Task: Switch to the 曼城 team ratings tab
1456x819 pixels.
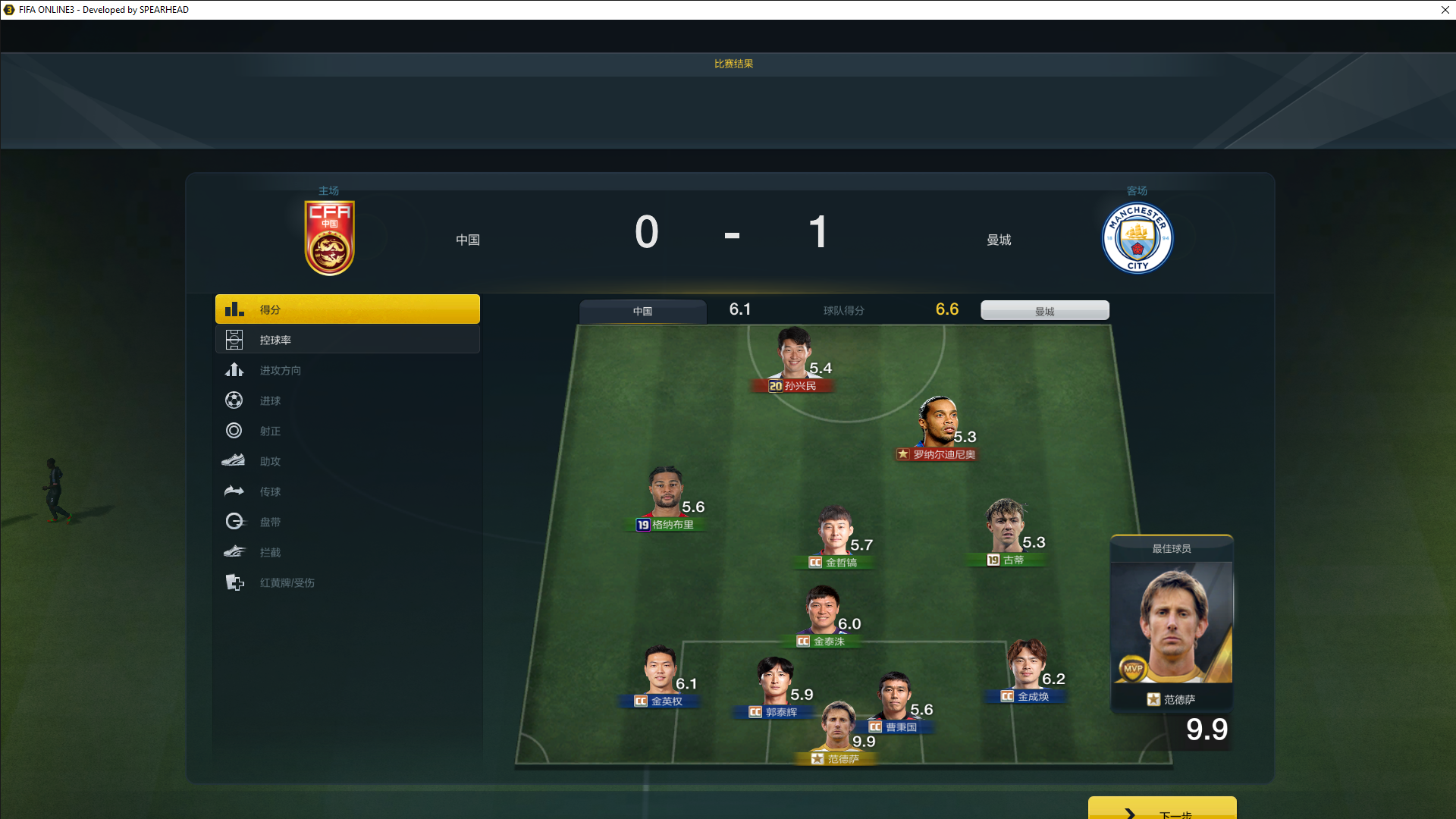Action: tap(1044, 311)
